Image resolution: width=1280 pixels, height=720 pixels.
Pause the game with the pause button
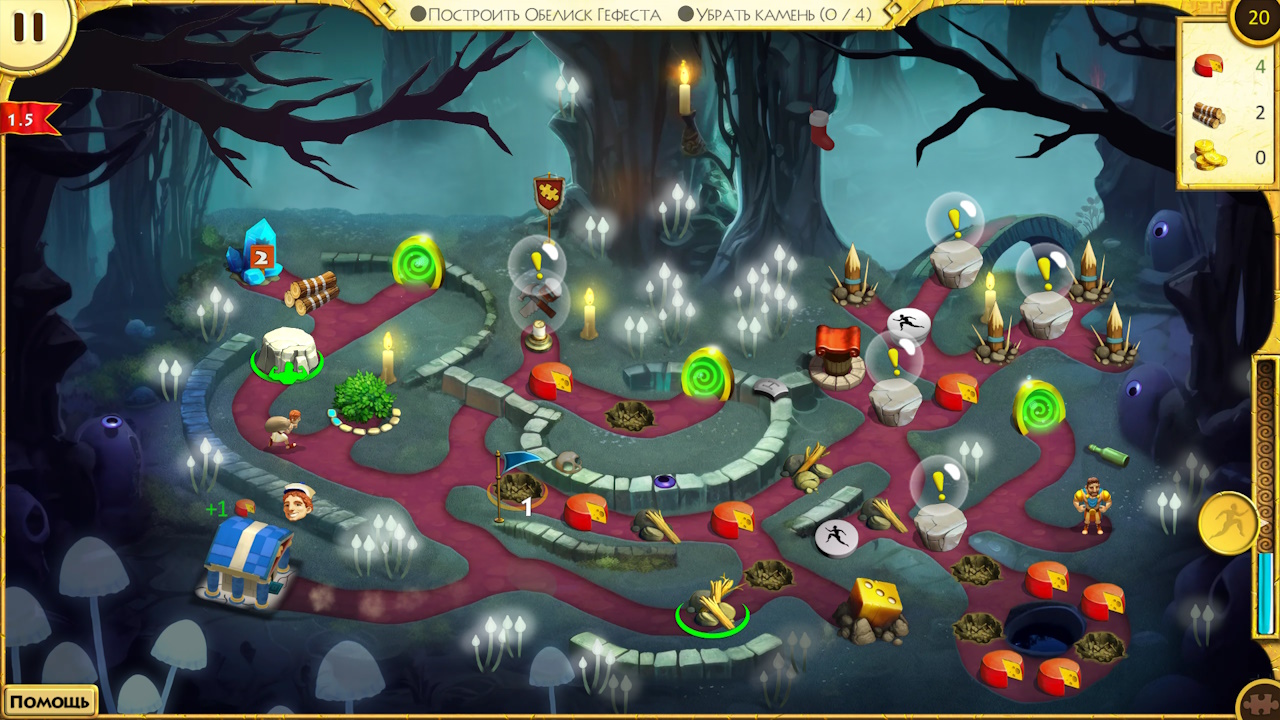pos(28,27)
